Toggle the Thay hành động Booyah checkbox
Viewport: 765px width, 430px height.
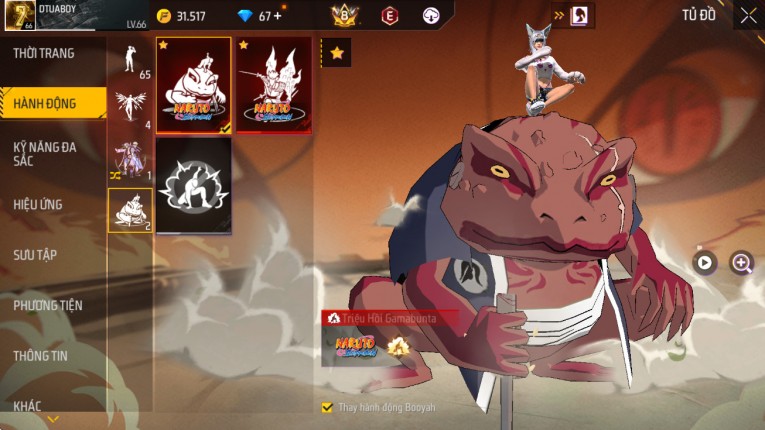pyautogui.click(x=327, y=408)
